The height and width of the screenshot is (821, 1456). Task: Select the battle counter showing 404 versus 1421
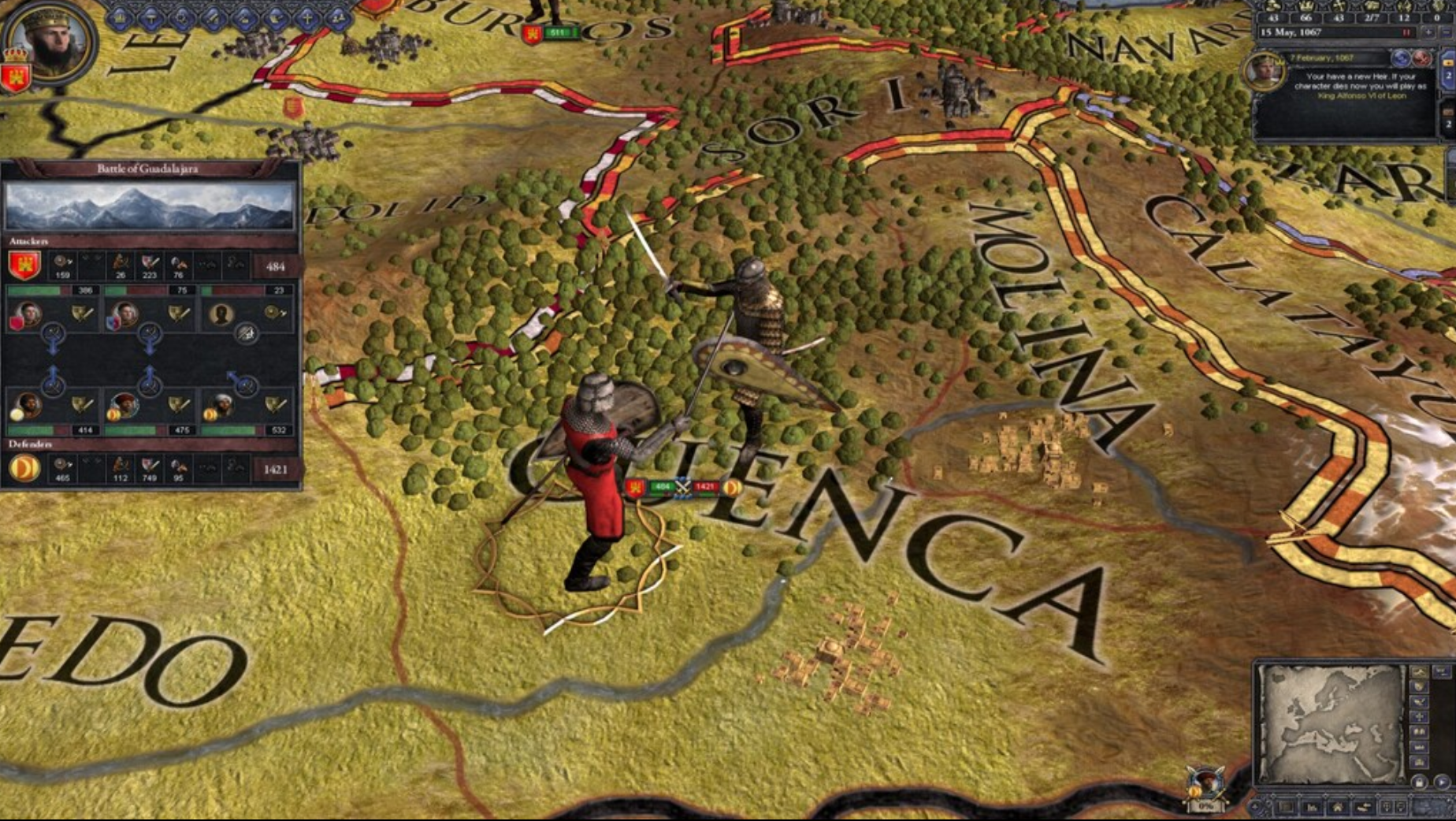(x=683, y=487)
